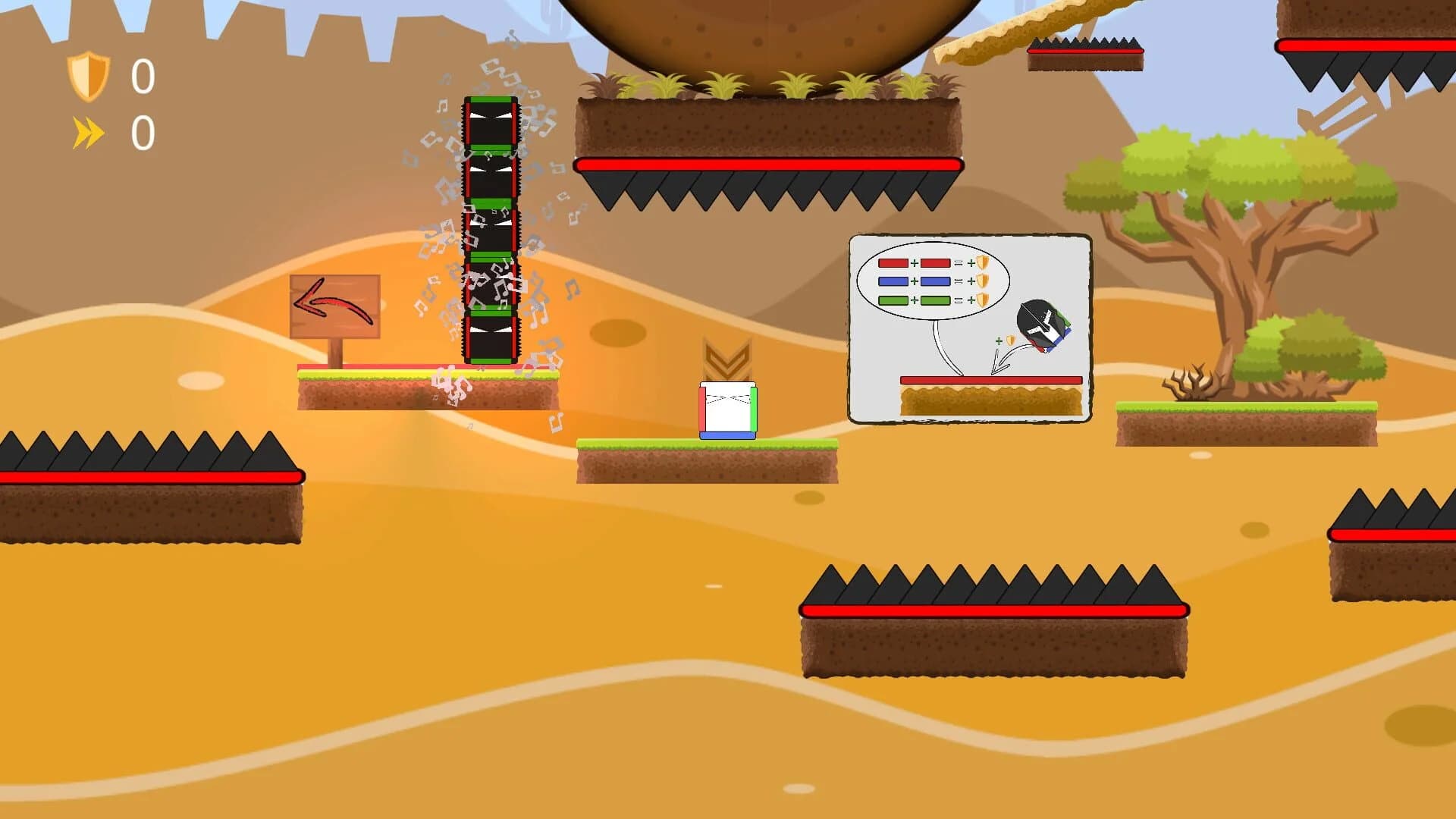
Task: Click the shield score counter showing zero
Action: (x=143, y=76)
